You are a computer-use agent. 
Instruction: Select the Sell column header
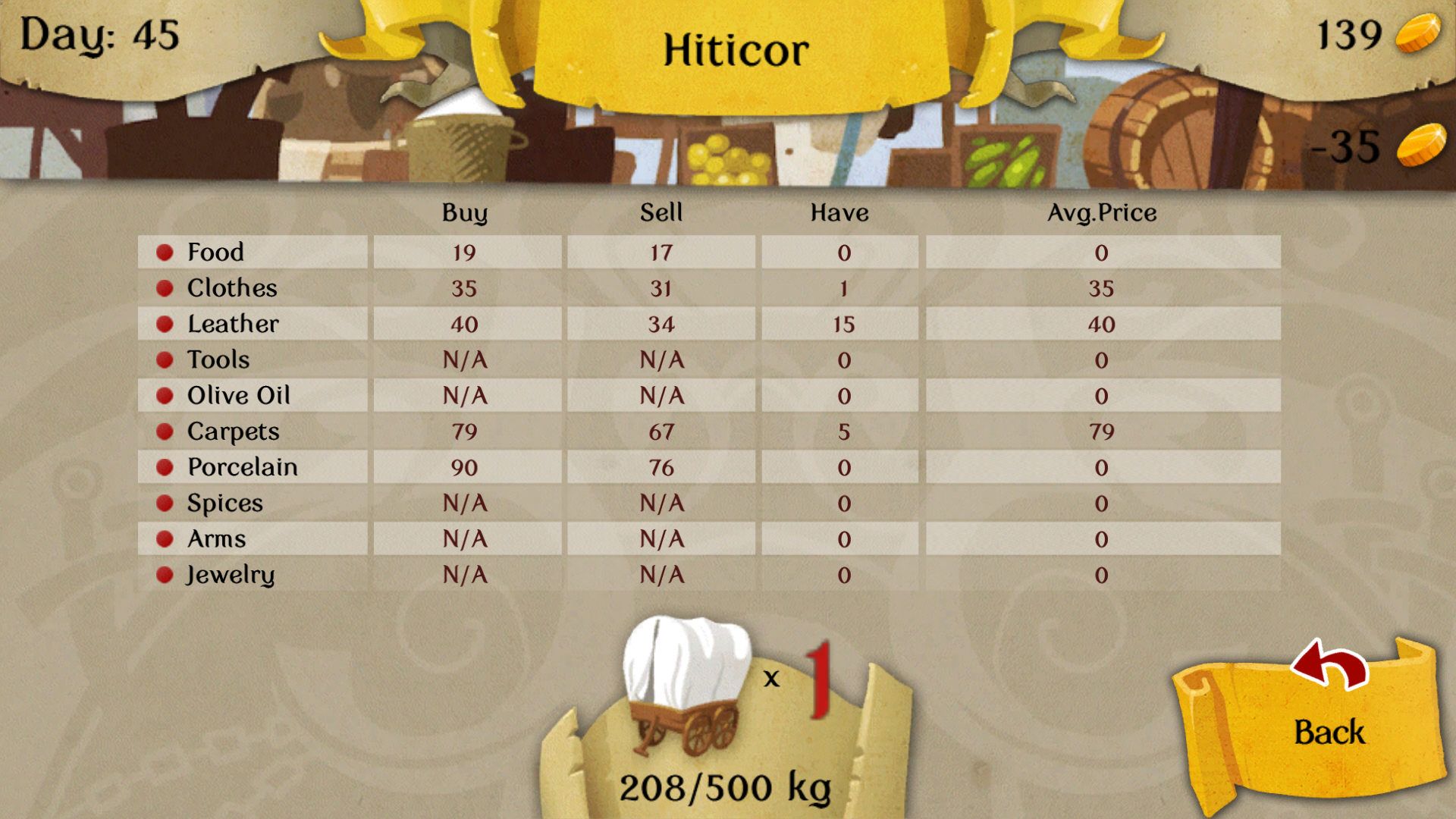[661, 213]
